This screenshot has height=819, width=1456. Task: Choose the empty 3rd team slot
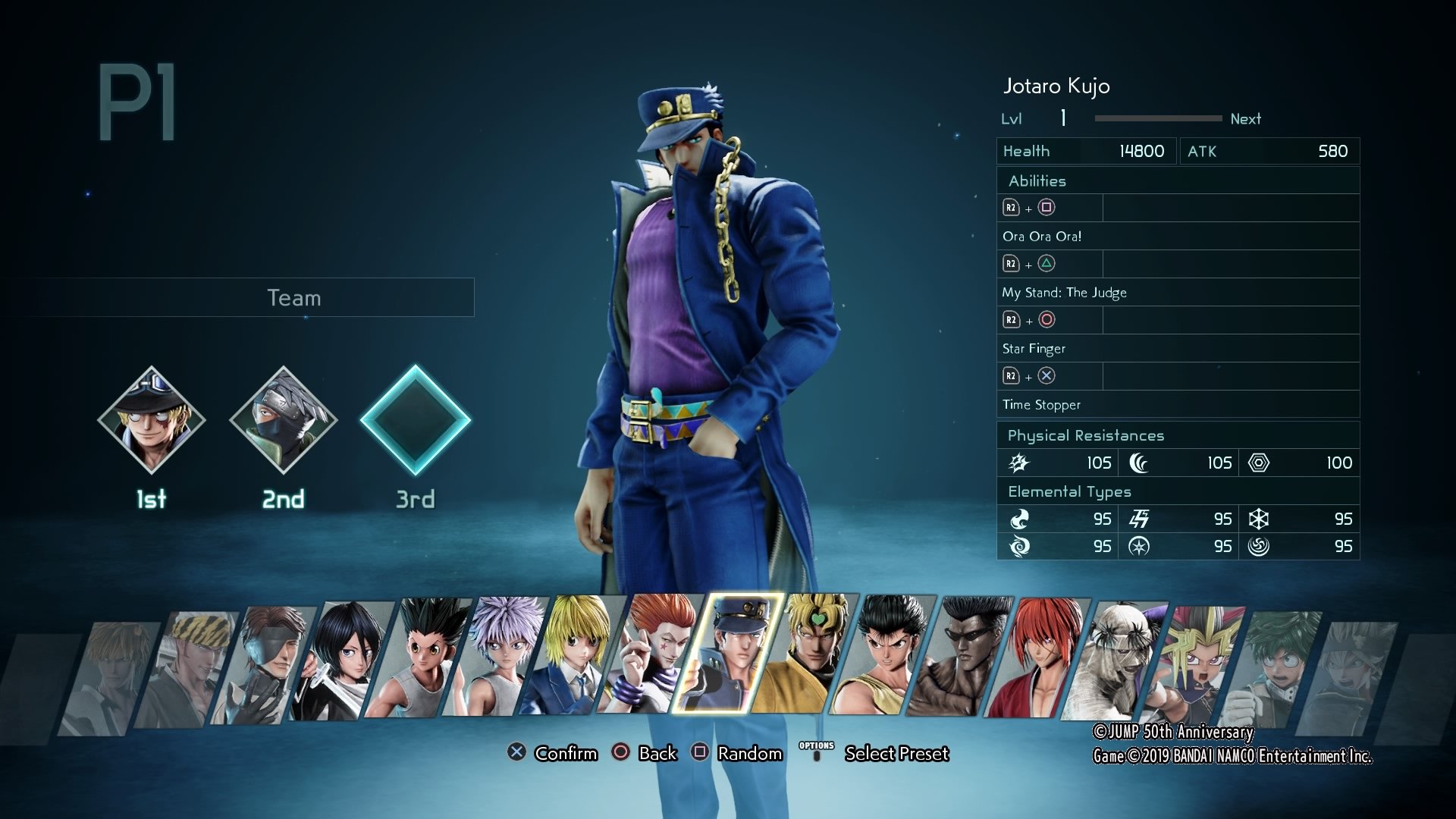[416, 420]
